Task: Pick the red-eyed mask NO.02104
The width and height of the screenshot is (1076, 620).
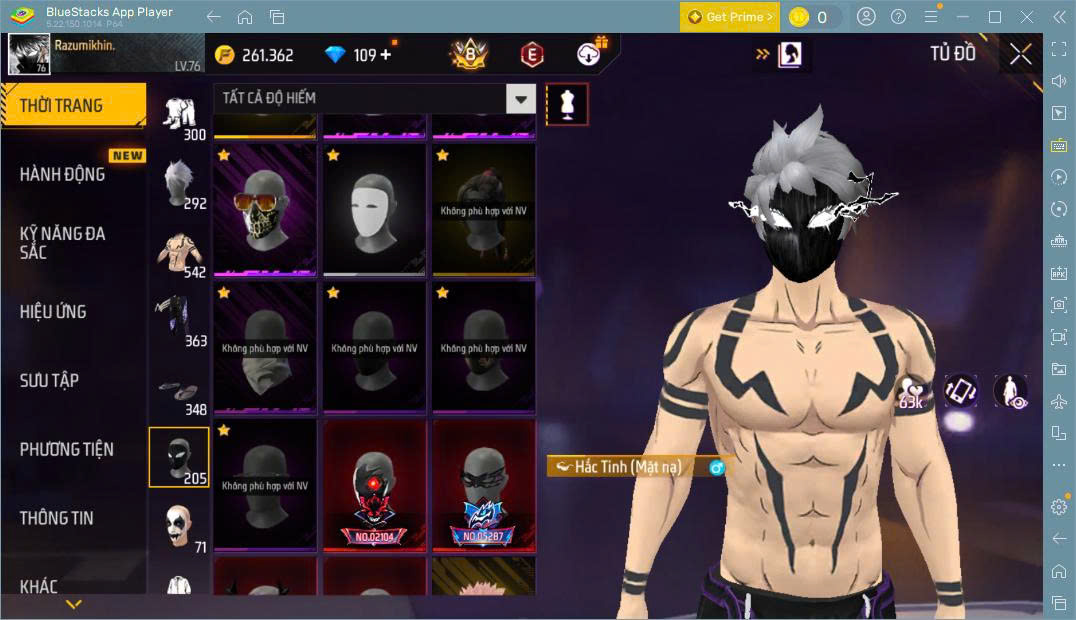Action: (x=374, y=485)
